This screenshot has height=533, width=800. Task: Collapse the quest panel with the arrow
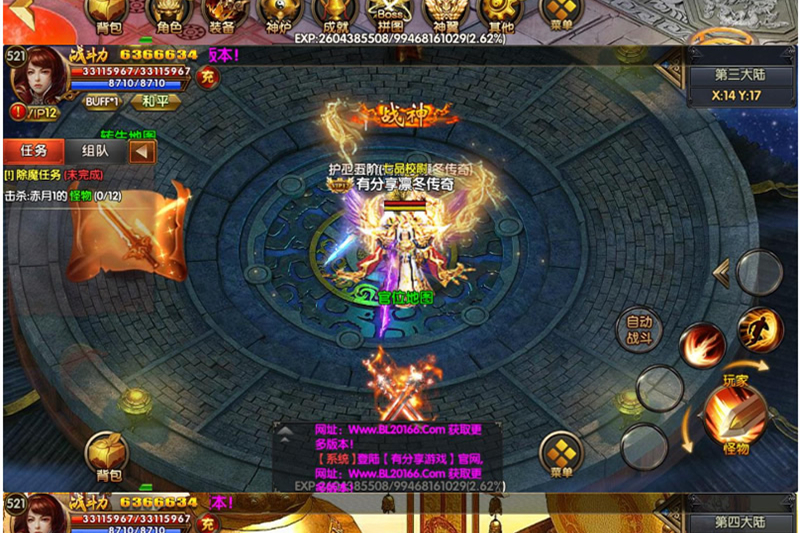coord(144,151)
